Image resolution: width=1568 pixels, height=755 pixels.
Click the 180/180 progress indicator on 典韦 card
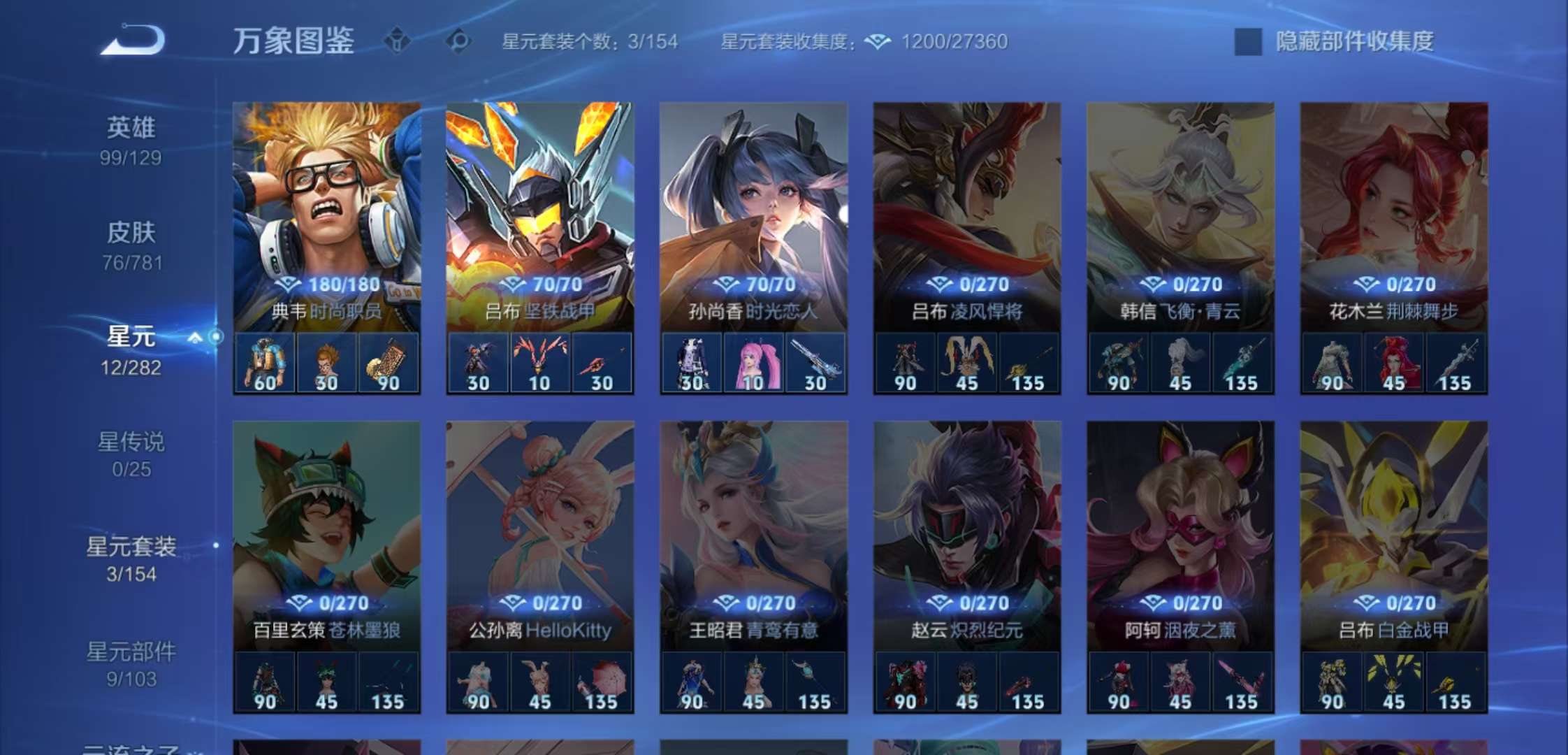point(325,284)
